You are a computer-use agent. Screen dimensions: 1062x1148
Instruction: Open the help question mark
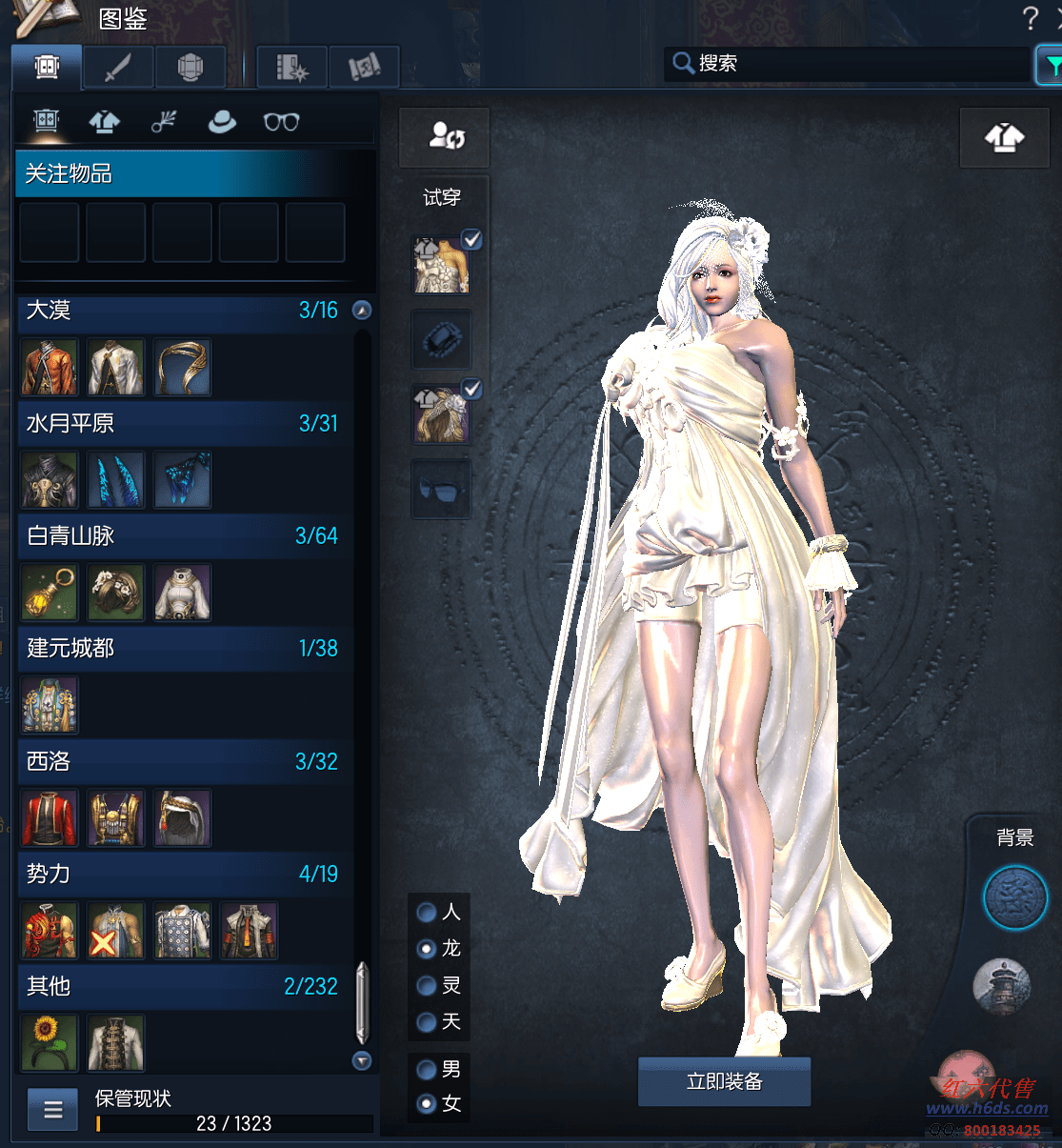coord(1030,18)
